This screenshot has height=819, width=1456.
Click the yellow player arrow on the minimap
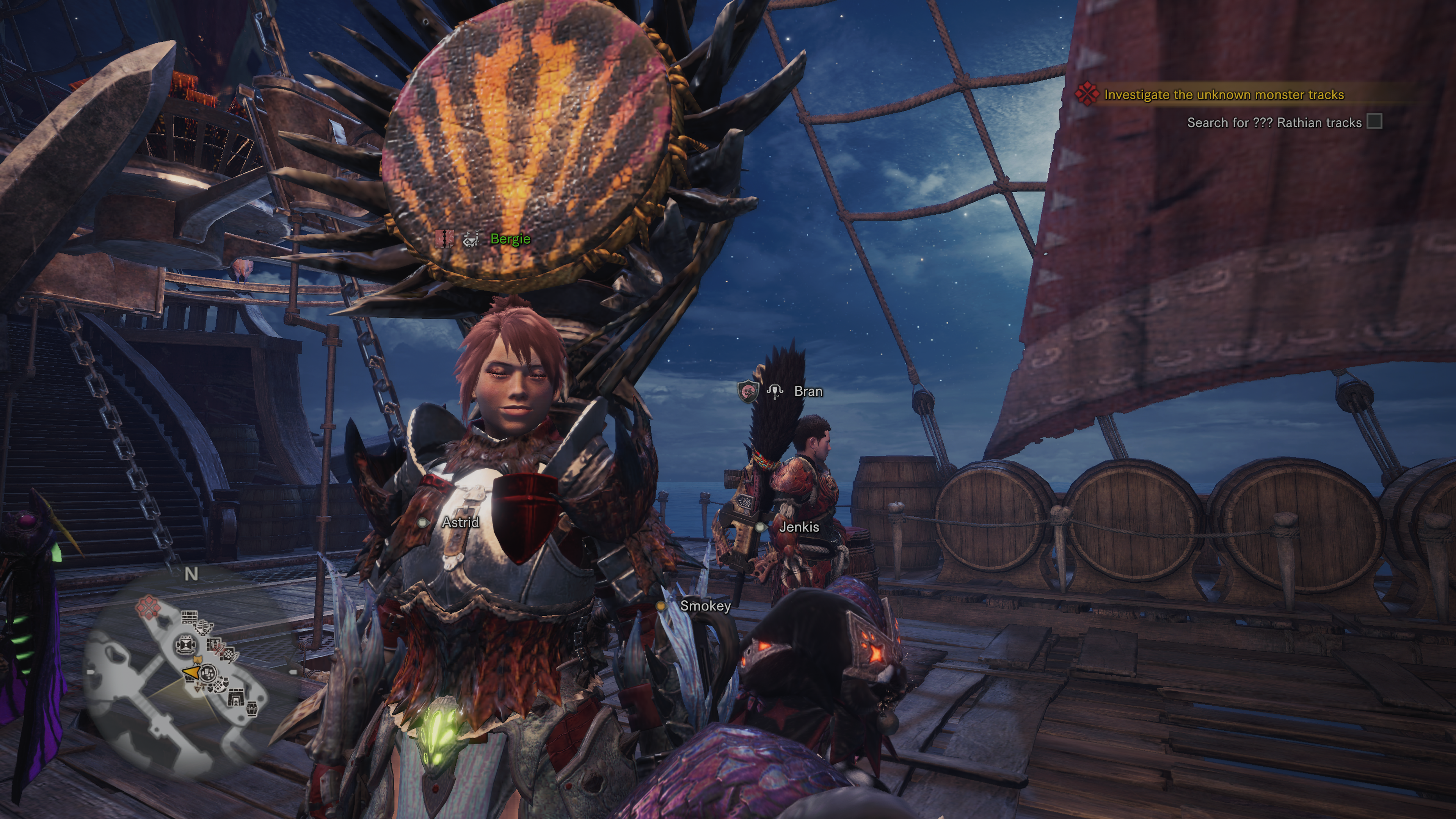[191, 672]
